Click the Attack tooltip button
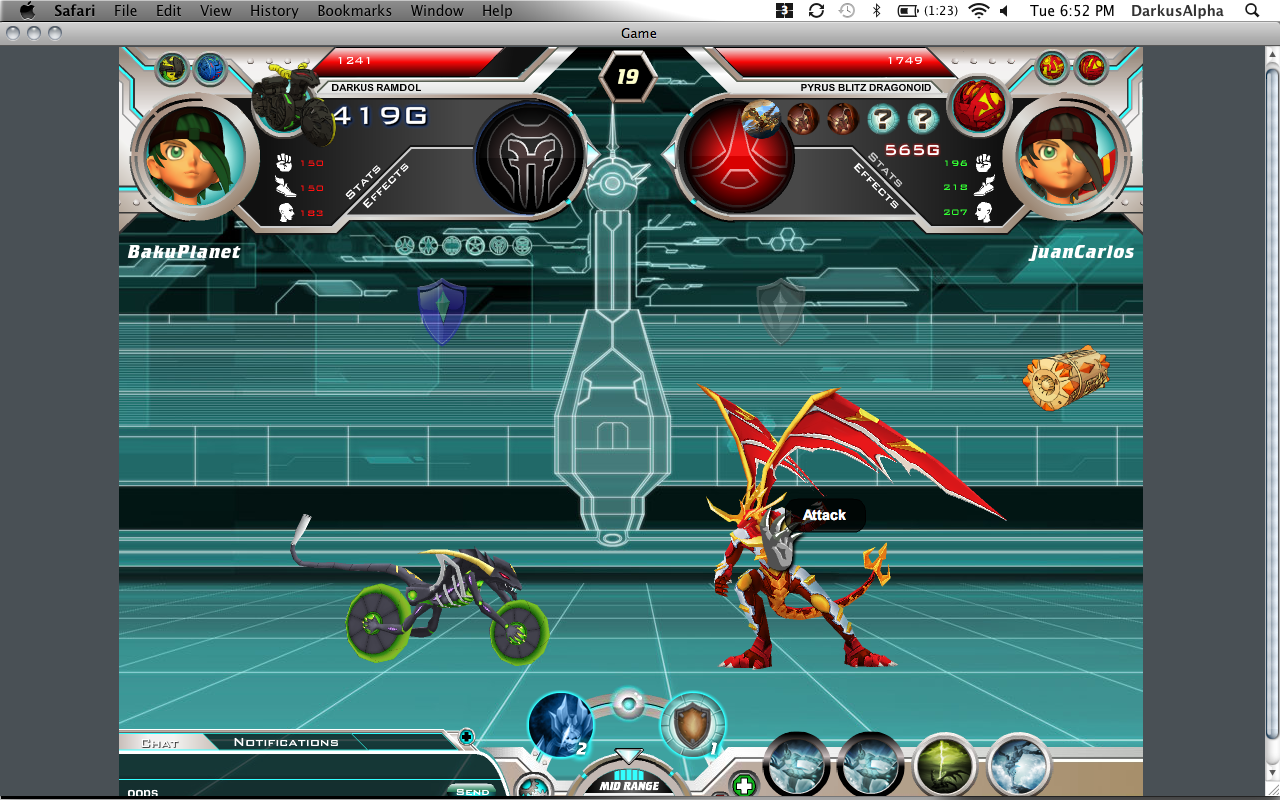Image resolution: width=1280 pixels, height=800 pixels. (x=824, y=515)
